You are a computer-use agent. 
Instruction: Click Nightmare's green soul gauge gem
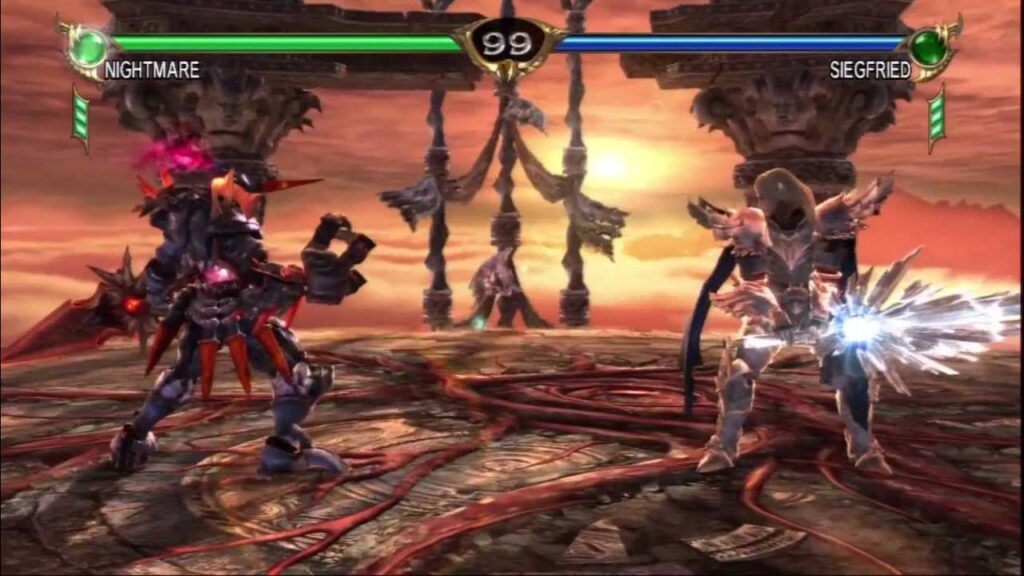(x=91, y=46)
